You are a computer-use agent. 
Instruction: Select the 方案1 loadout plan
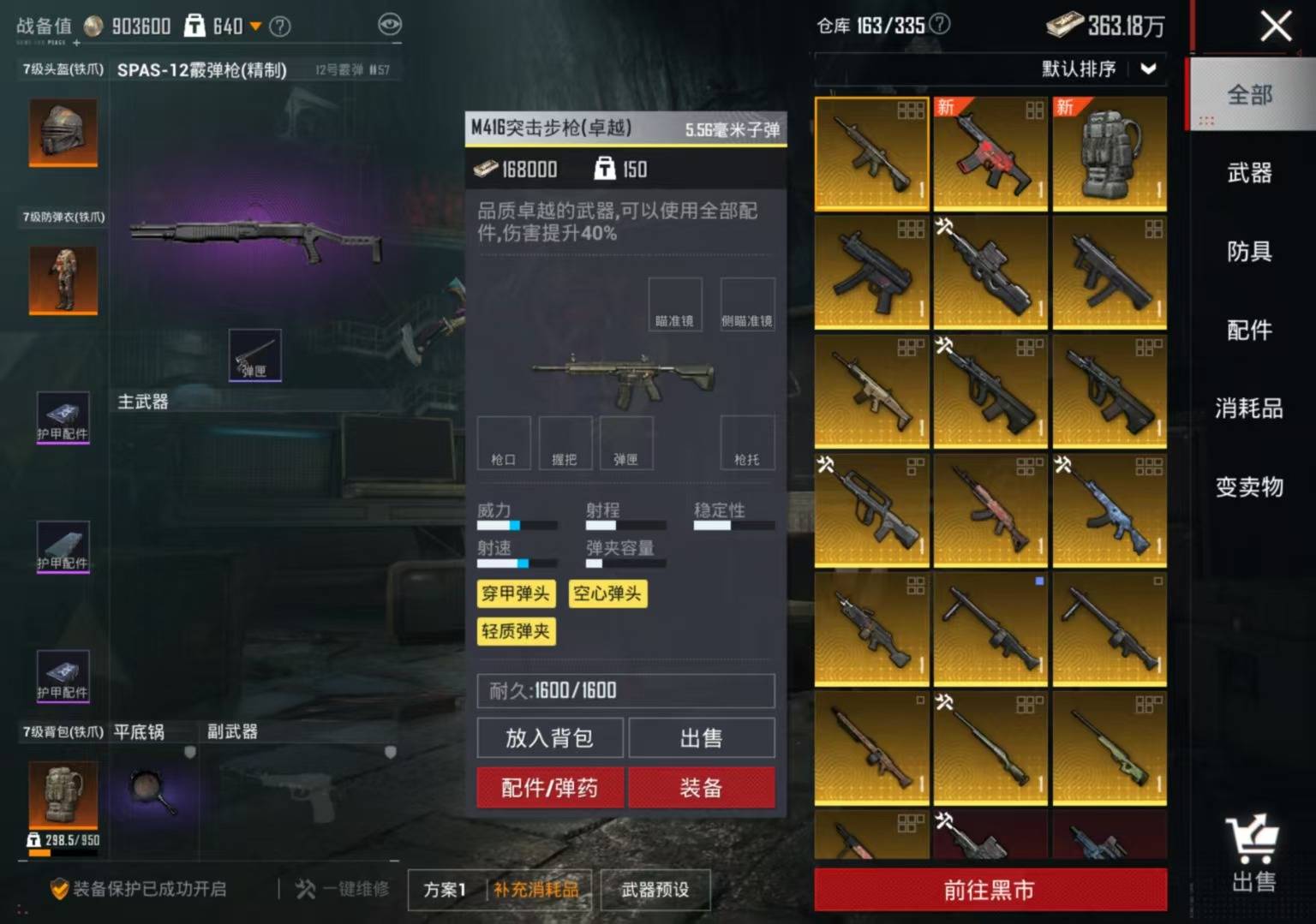pyautogui.click(x=445, y=891)
